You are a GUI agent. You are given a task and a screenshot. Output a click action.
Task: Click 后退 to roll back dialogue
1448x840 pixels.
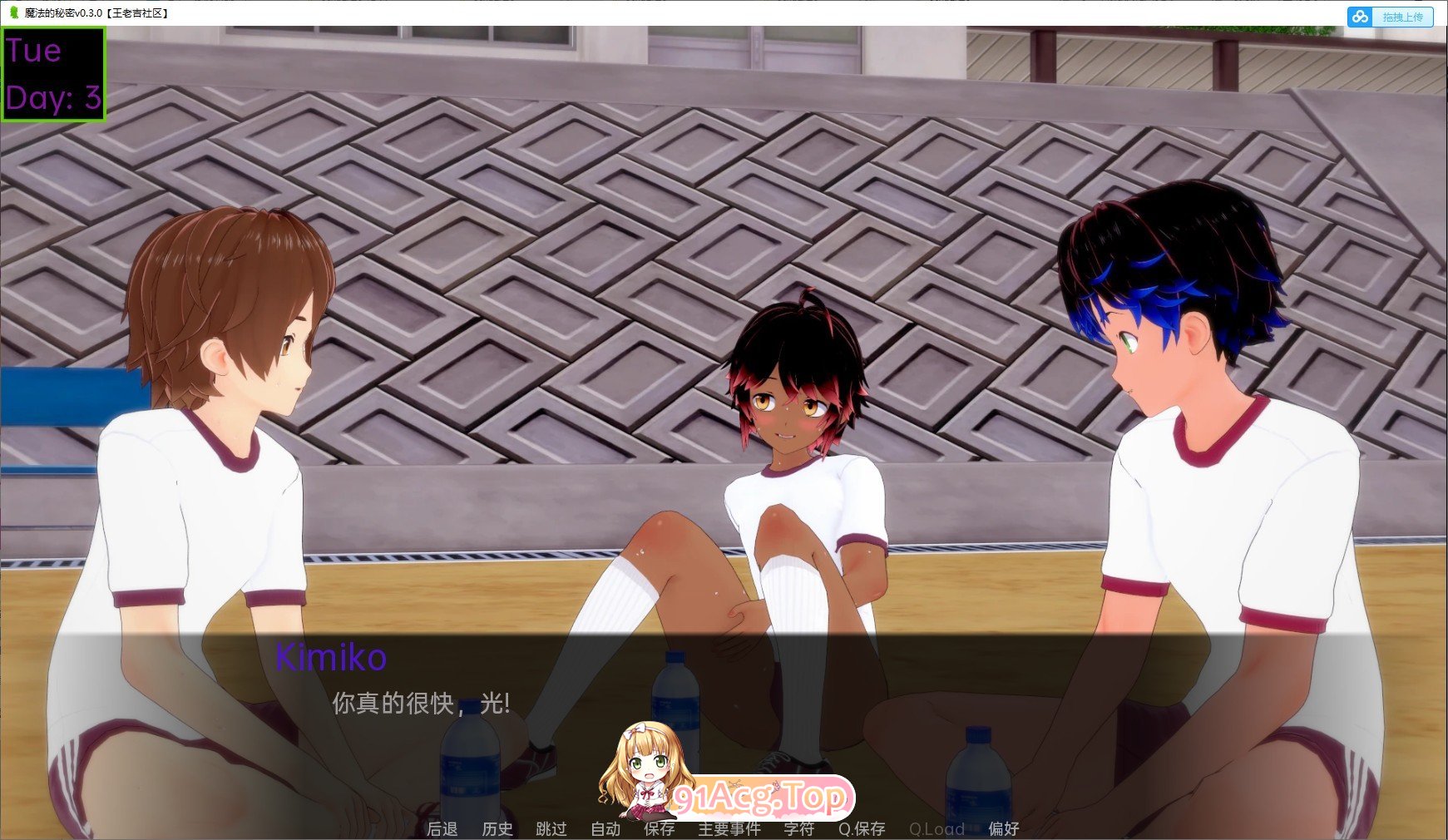pyautogui.click(x=441, y=828)
